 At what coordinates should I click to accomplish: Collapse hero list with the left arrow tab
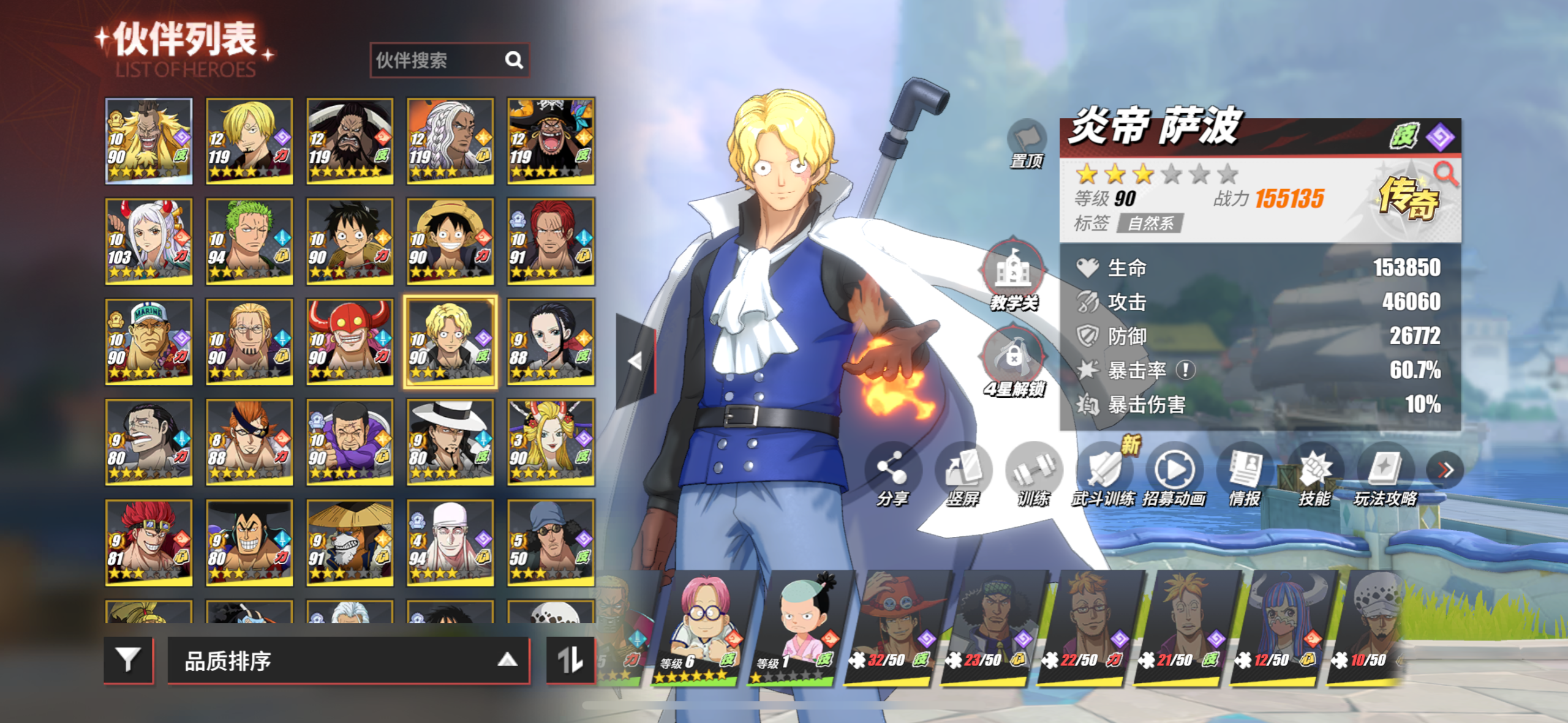point(635,361)
